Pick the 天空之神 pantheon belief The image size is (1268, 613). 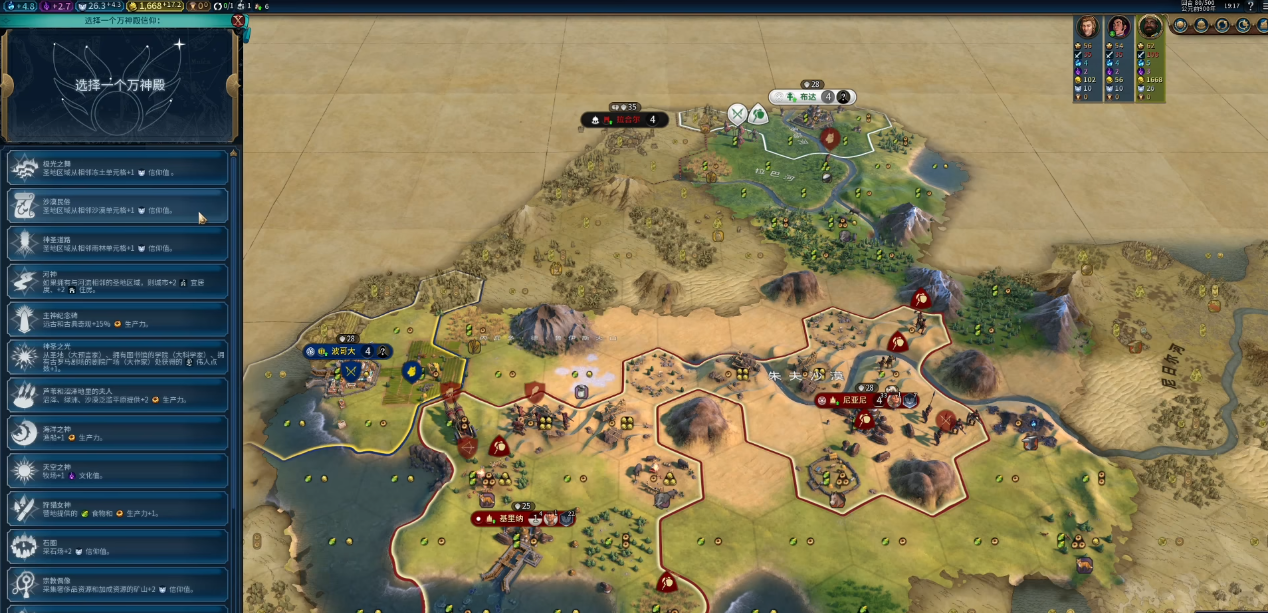[118, 471]
